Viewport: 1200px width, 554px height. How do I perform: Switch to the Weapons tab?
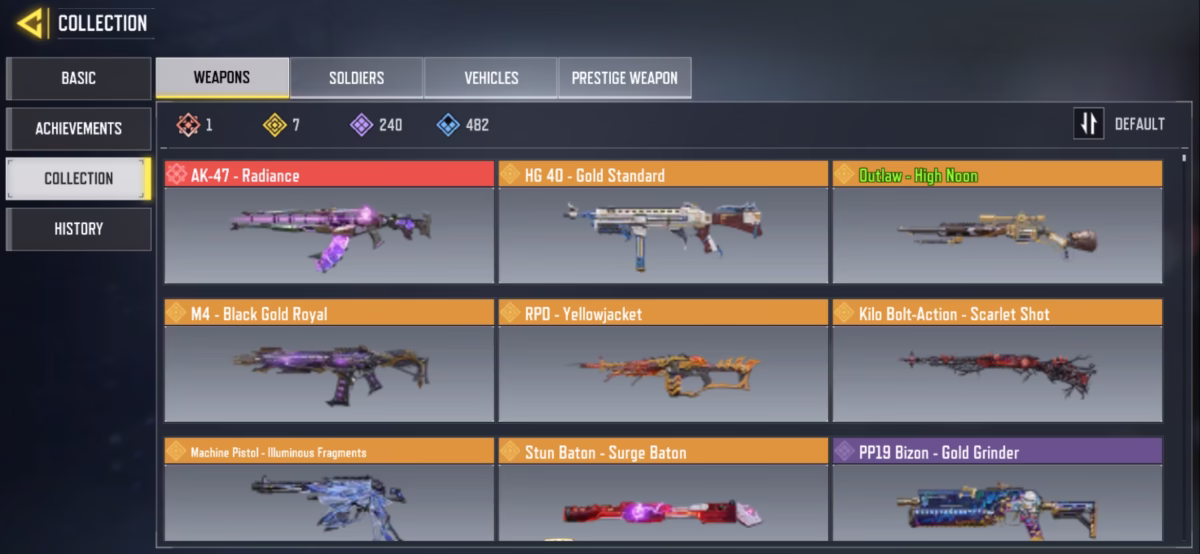[x=222, y=77]
